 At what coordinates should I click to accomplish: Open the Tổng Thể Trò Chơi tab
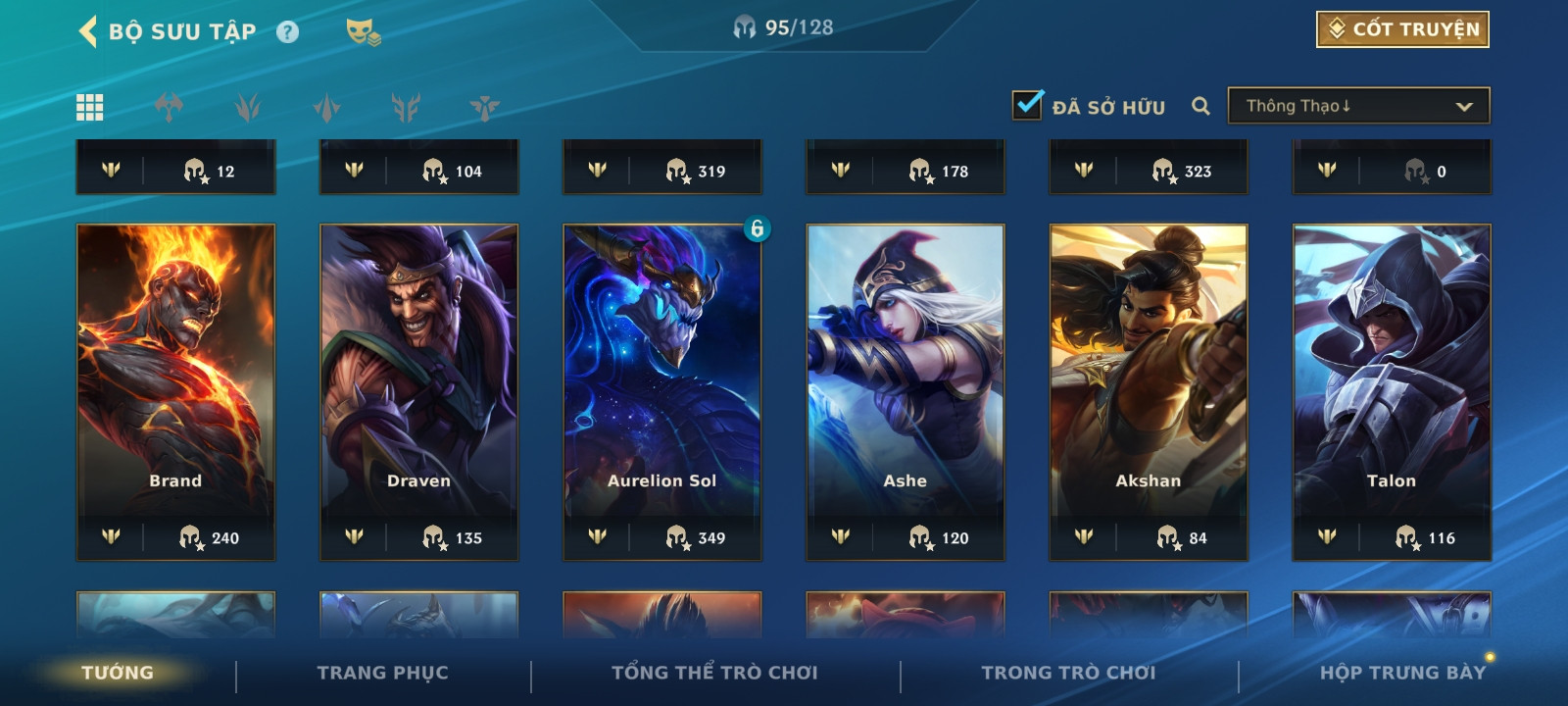click(x=714, y=673)
